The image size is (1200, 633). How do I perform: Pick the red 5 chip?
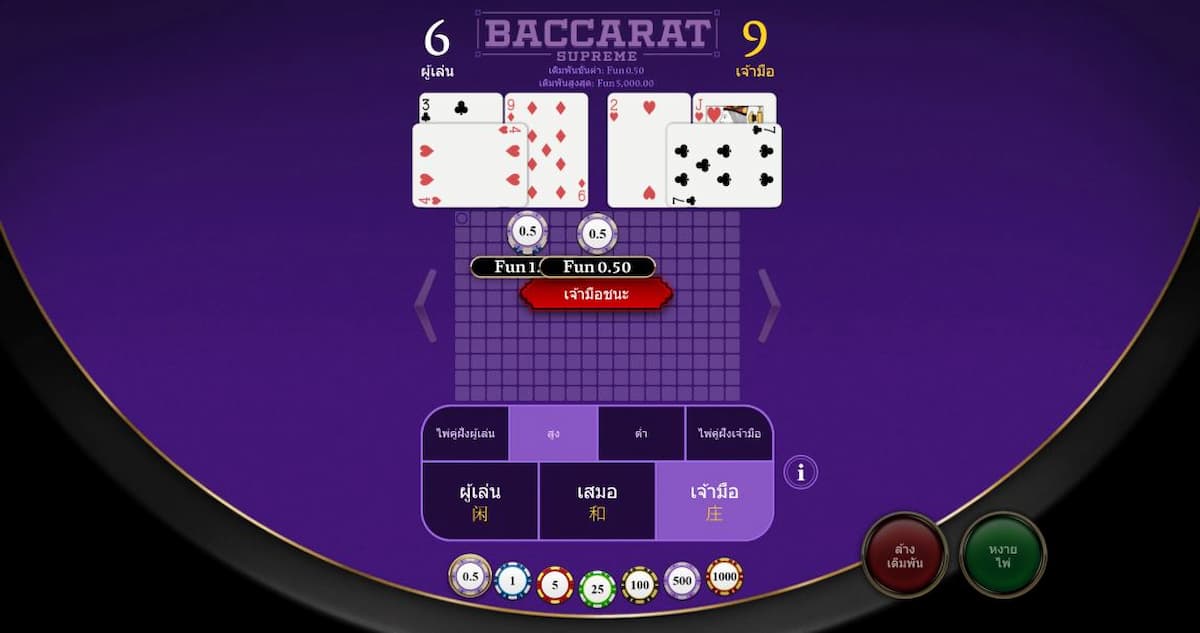point(555,585)
